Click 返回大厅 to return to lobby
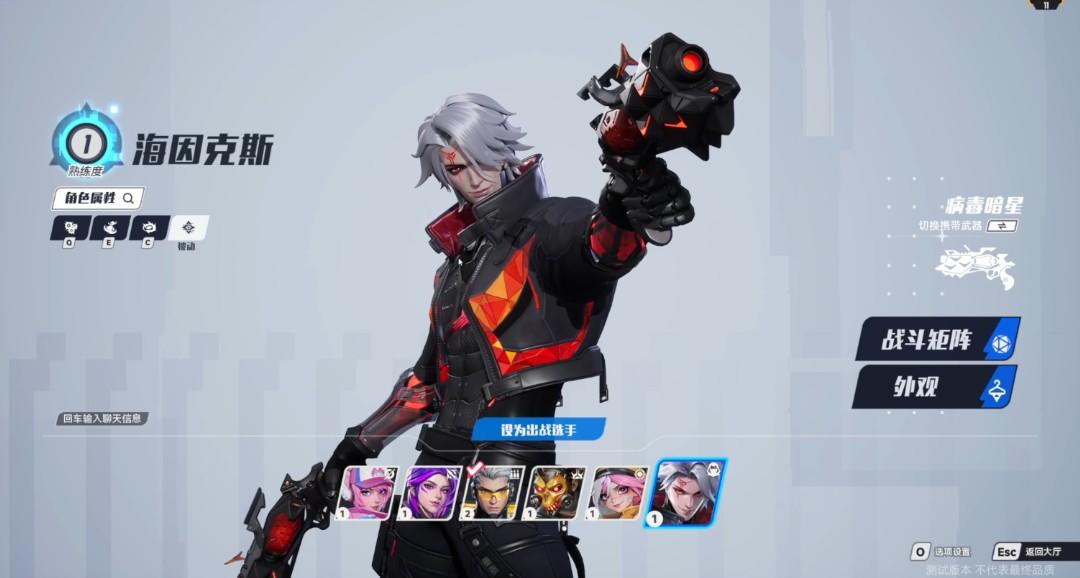The height and width of the screenshot is (578, 1080). [x=1030, y=552]
